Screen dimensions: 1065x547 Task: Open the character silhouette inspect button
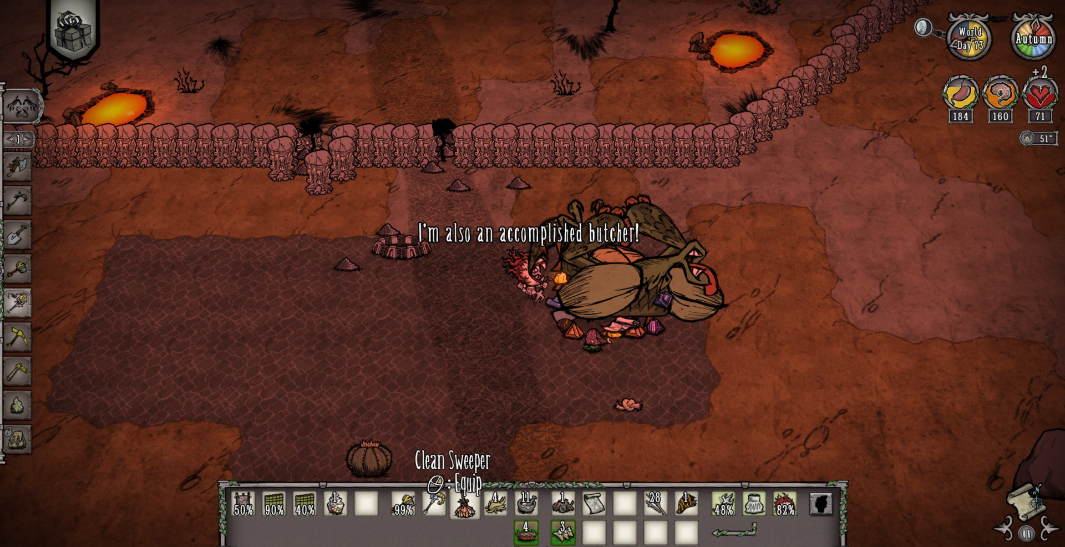[x=820, y=503]
